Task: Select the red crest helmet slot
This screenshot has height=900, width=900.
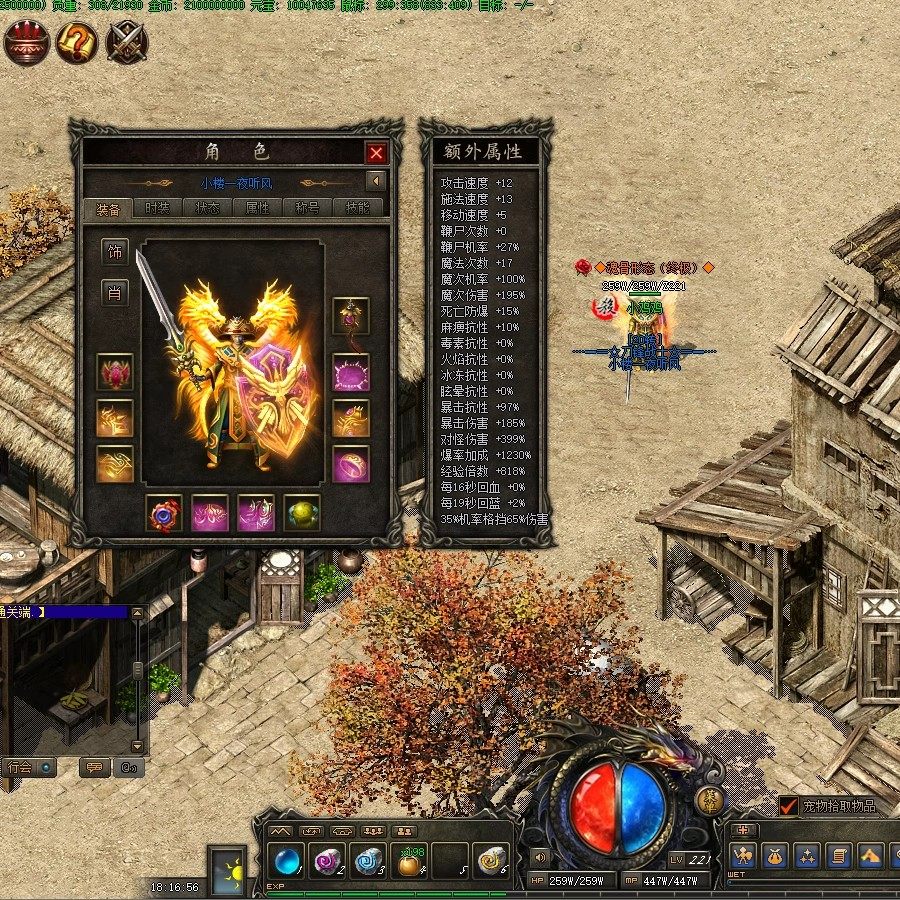Action: 115,372
